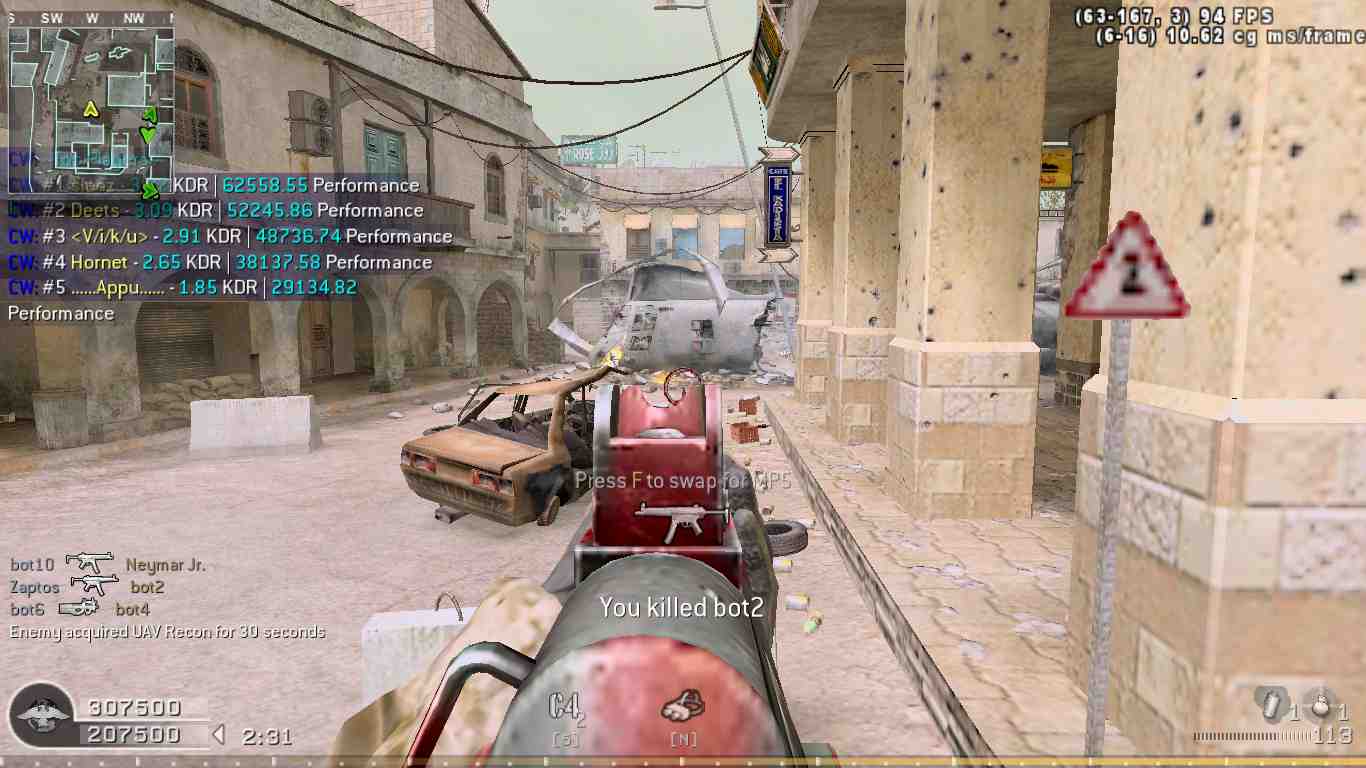1366x768 pixels.
Task: Click the Zaptos killed bot2 feed entry
Action: point(86,587)
